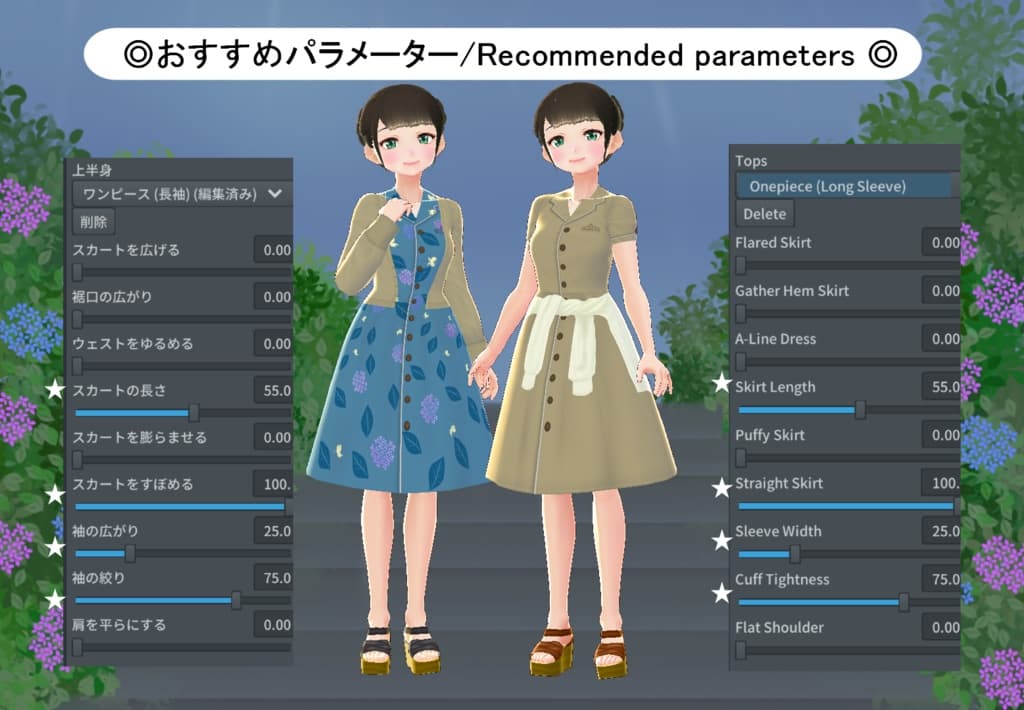The image size is (1024, 710).
Task: Click the スカートの長さ slider handle
Action: pos(194,412)
